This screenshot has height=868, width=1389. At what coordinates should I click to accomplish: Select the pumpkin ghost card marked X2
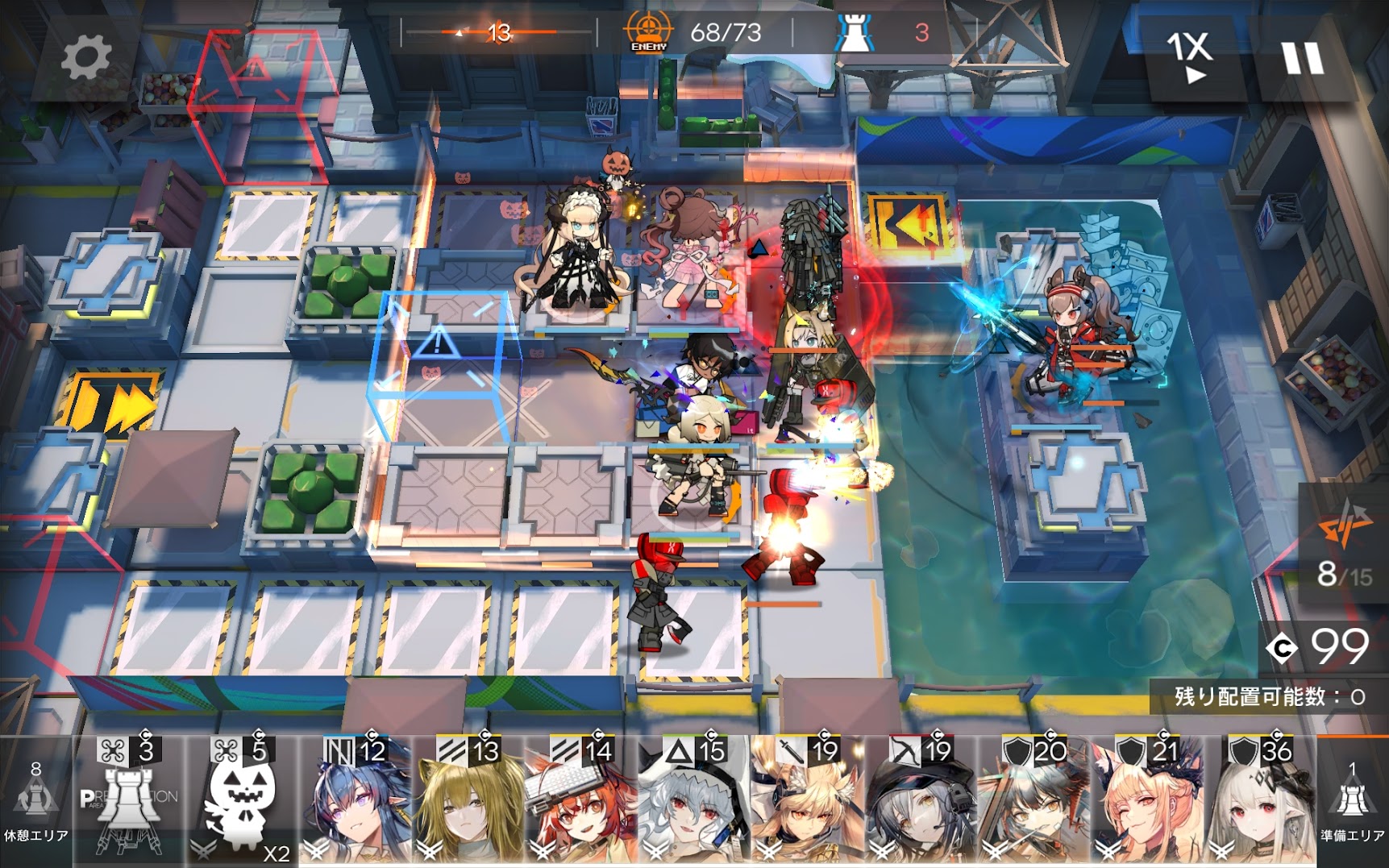(242, 799)
